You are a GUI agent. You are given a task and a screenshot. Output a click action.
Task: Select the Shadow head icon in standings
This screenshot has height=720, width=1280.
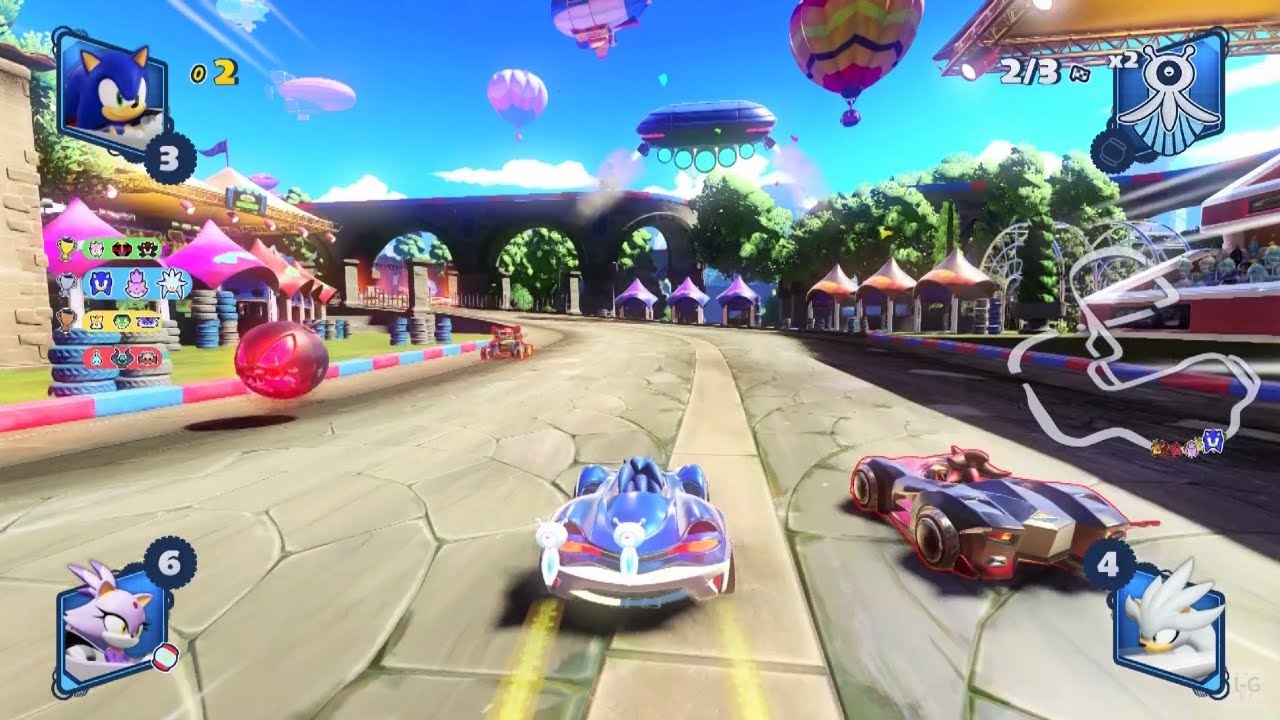coord(122,250)
